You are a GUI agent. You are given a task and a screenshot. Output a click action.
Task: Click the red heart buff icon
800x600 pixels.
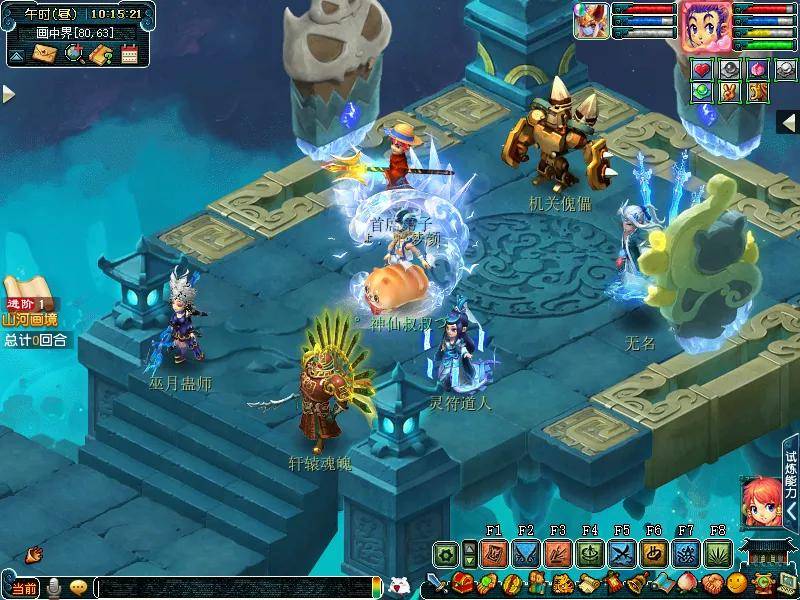pos(703,70)
